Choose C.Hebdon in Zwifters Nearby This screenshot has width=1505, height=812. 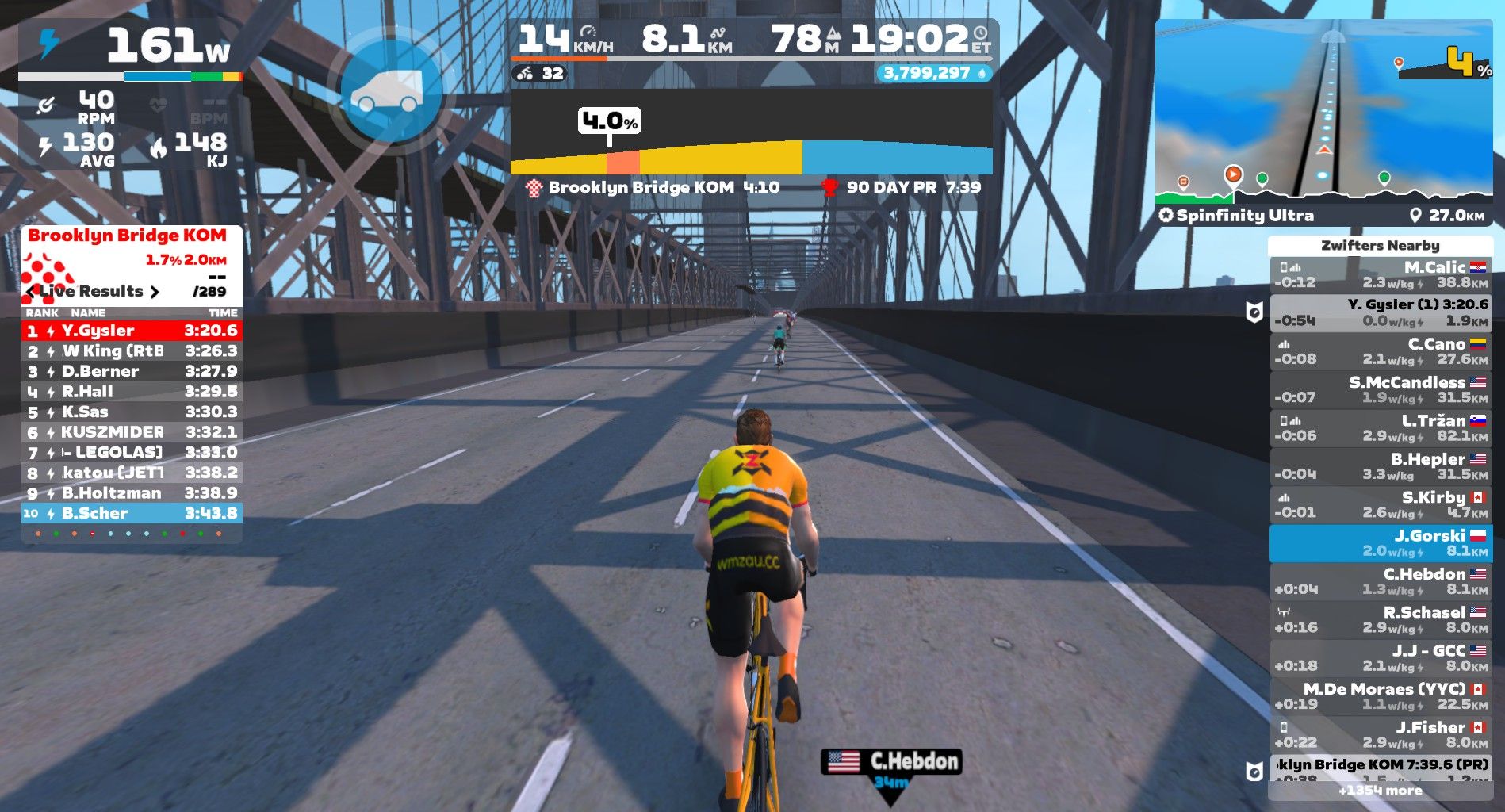pyautogui.click(x=1380, y=581)
